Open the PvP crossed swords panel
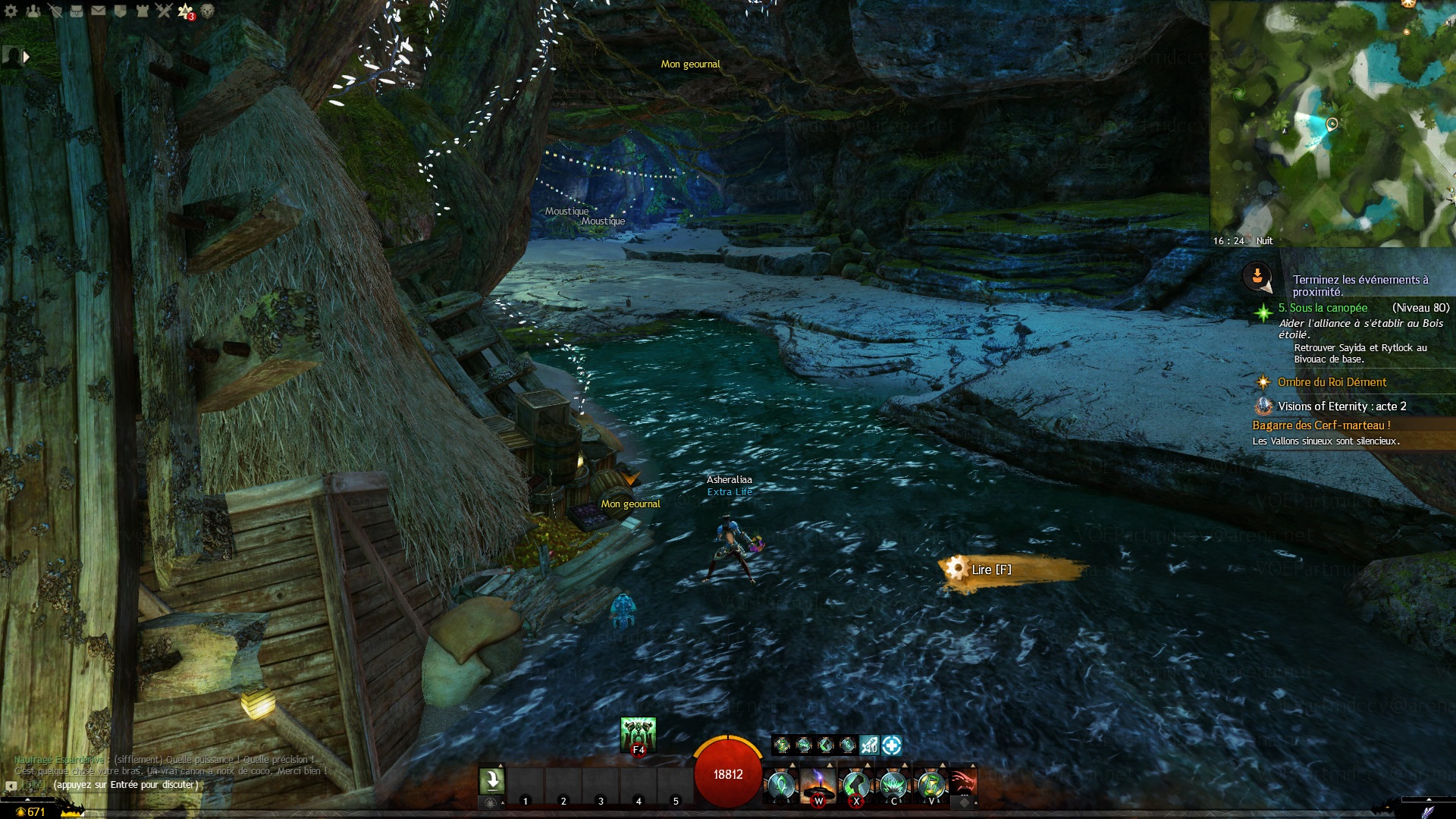 tap(164, 11)
